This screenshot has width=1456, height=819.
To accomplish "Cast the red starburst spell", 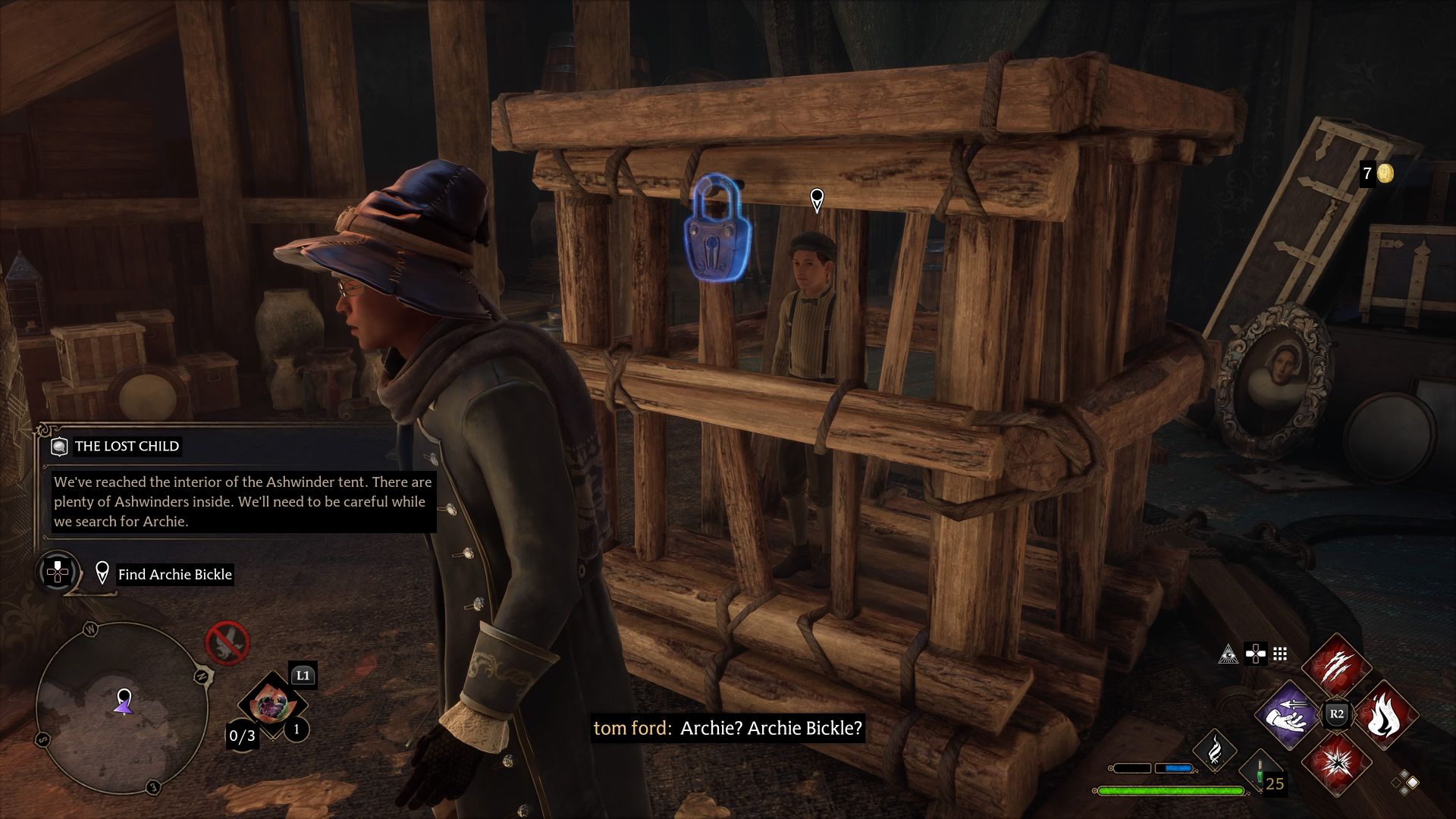I will click(x=1336, y=762).
